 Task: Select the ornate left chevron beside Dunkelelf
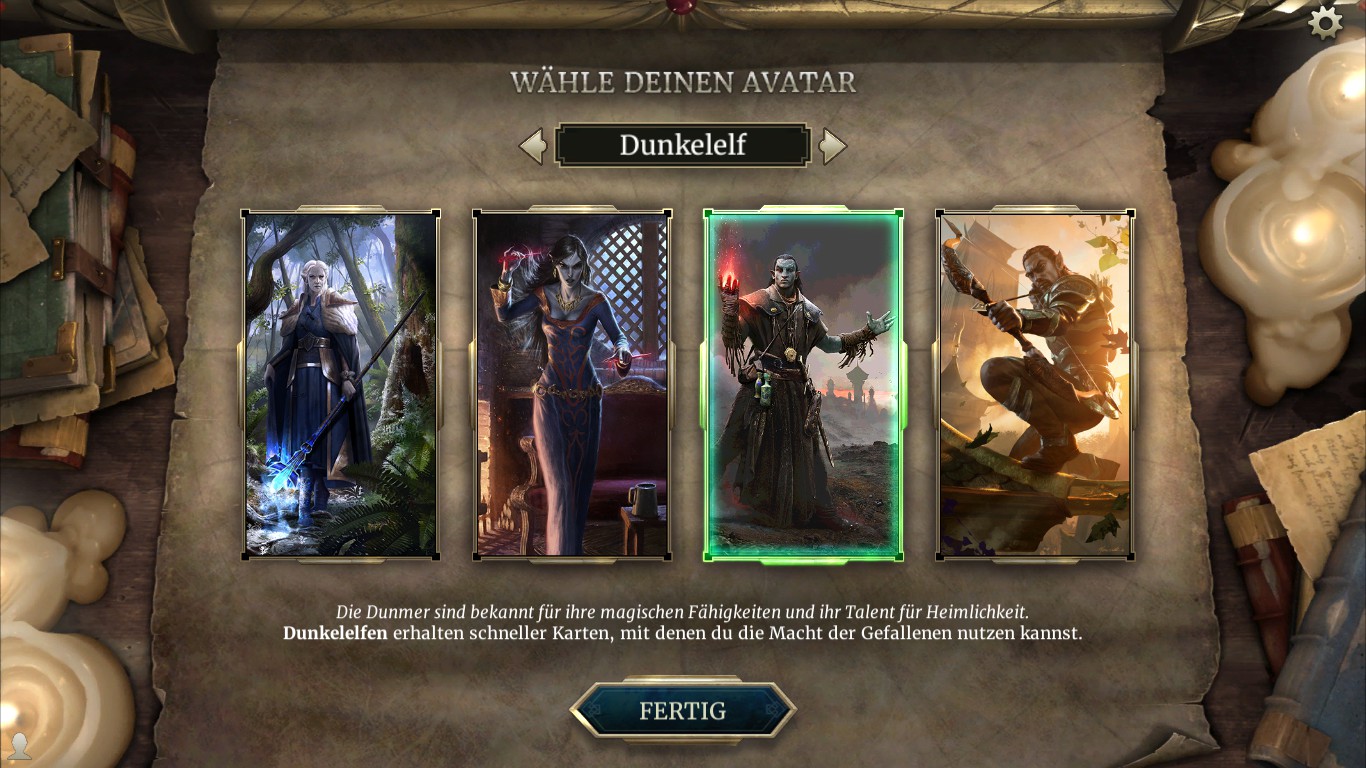[531, 145]
